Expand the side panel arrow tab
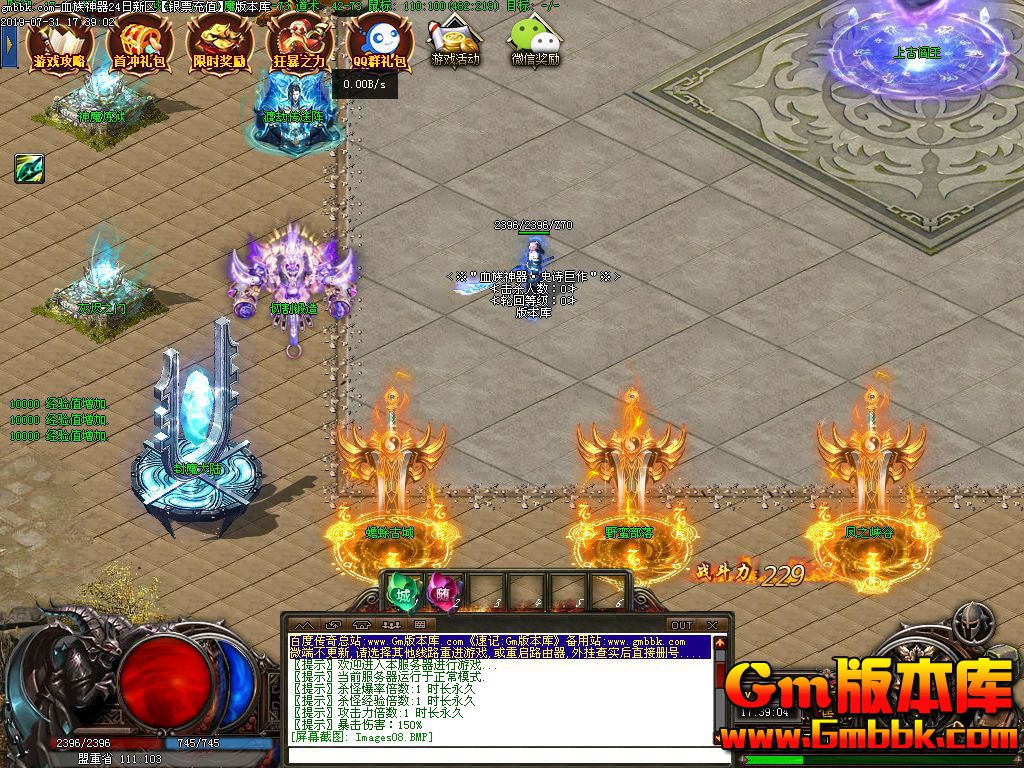 point(9,43)
